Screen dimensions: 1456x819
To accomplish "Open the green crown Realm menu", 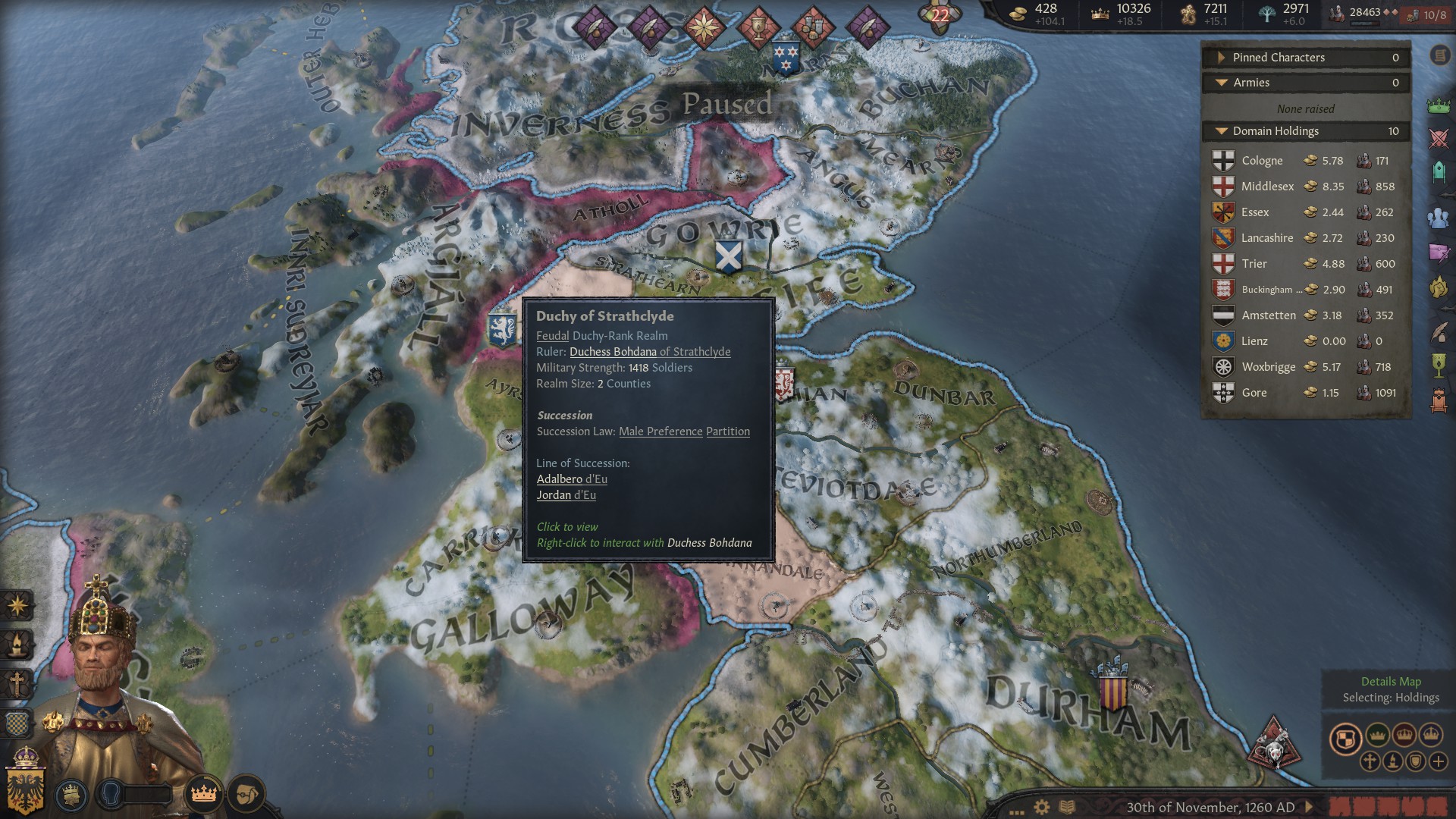I will [x=1438, y=106].
